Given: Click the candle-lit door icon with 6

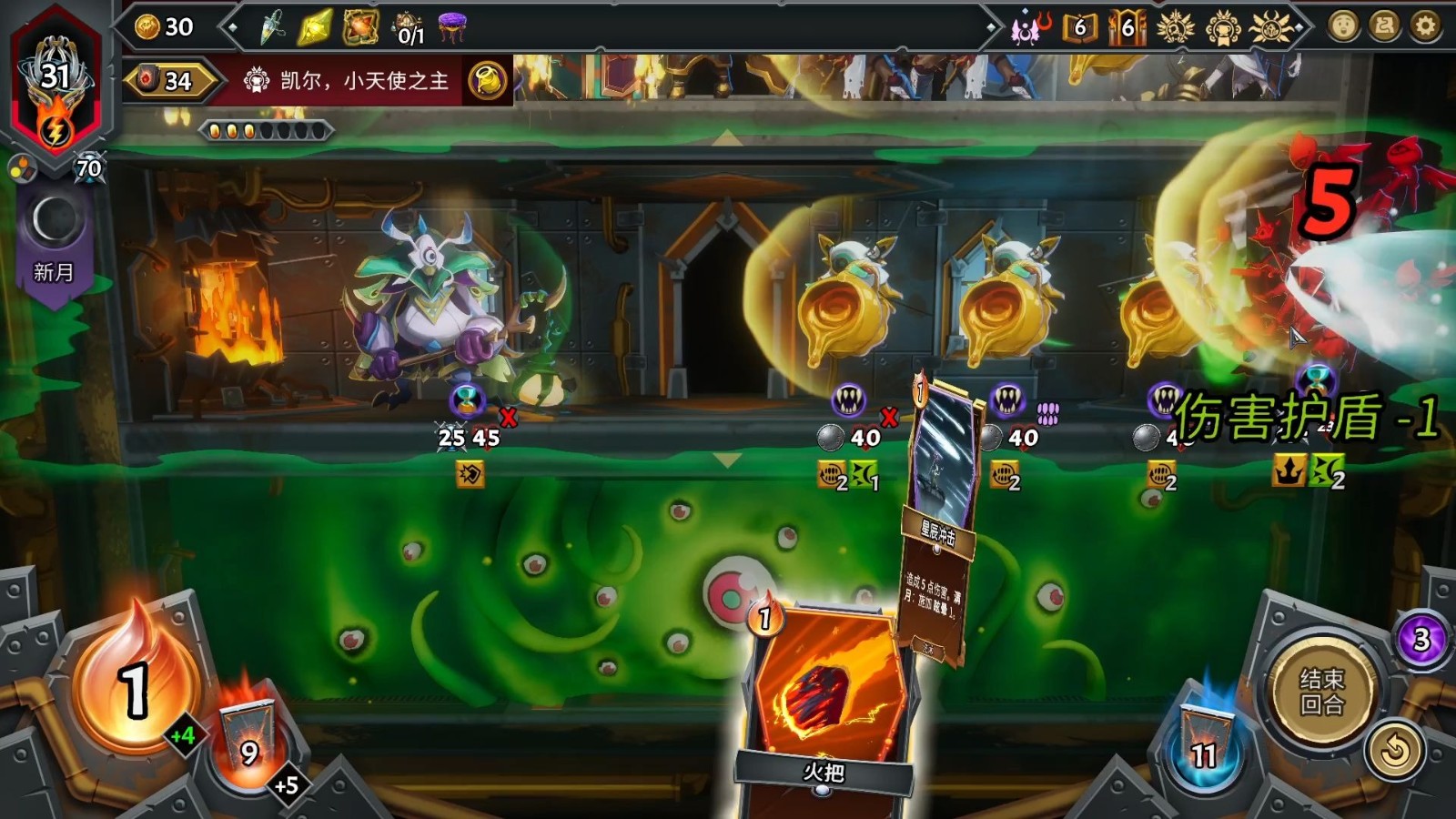Looking at the screenshot, I should point(1127,28).
